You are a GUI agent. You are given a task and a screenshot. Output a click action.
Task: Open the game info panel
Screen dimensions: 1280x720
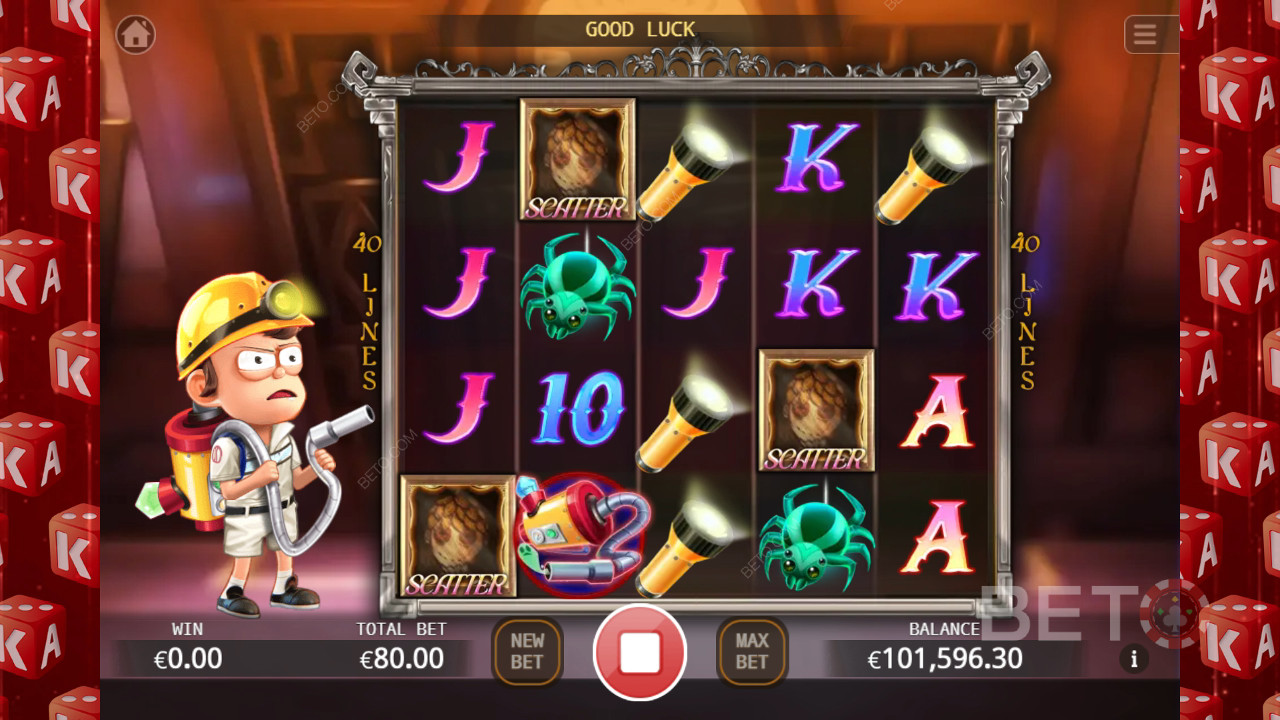(1134, 658)
